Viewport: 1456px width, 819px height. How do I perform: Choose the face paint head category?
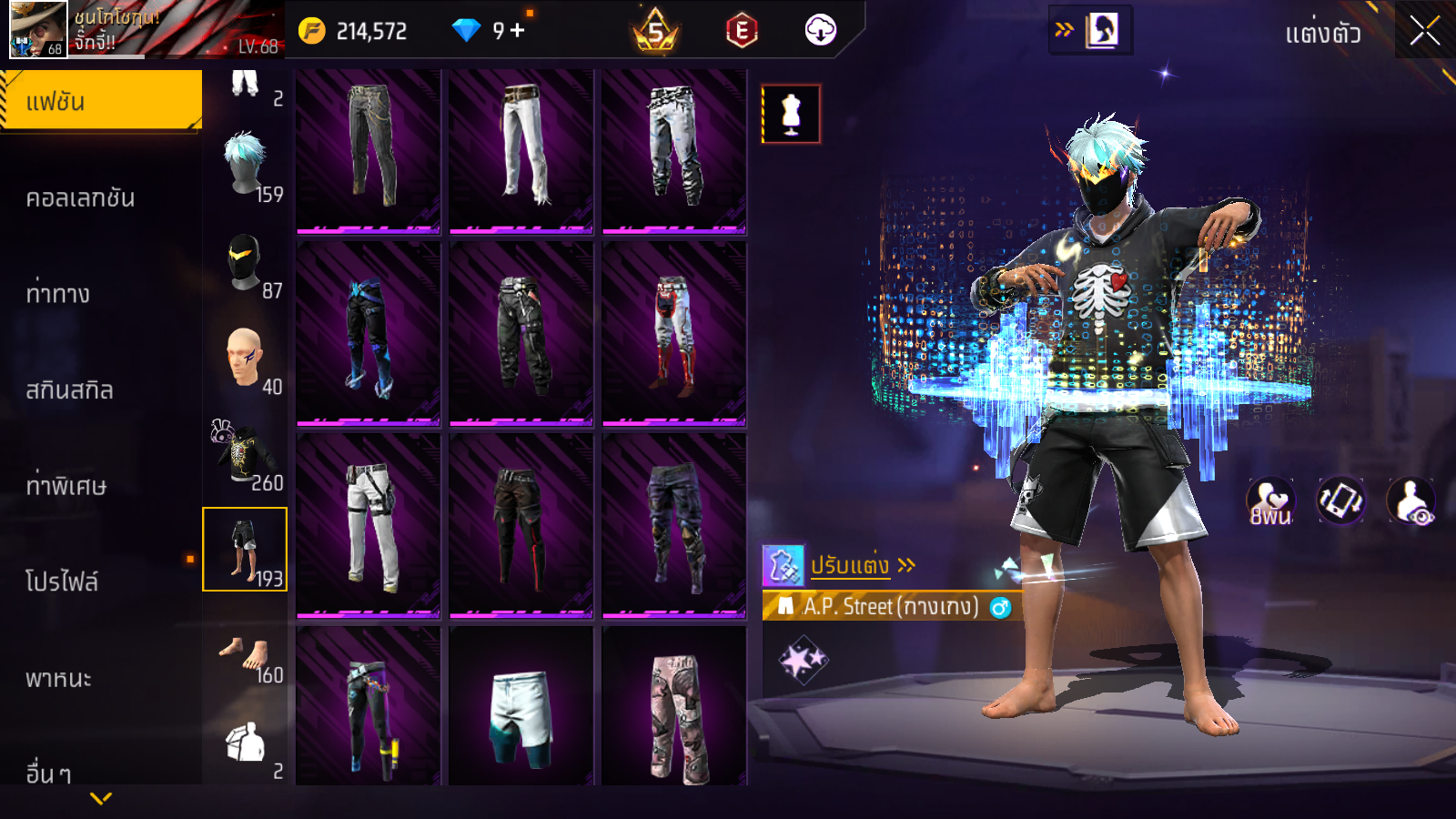(246, 359)
